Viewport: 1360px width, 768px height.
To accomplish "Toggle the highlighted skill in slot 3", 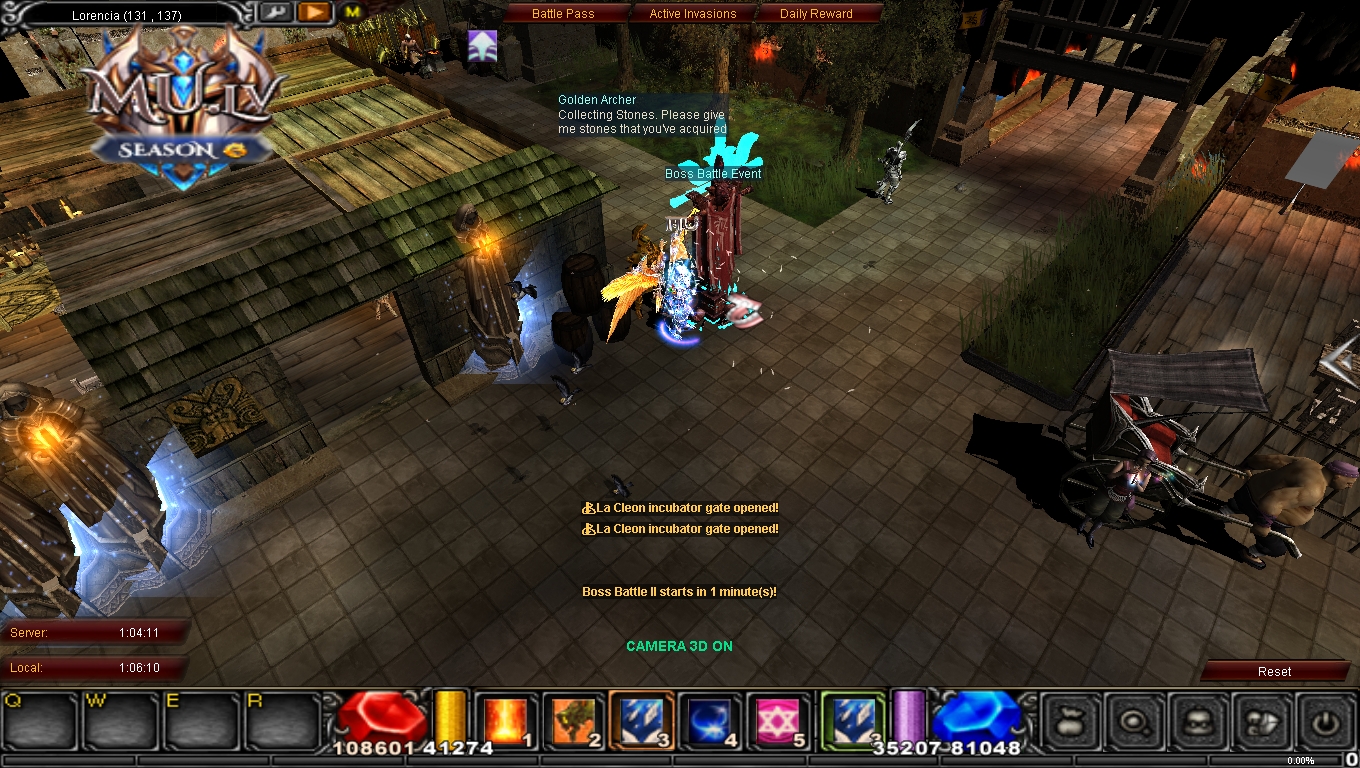I will 639,720.
